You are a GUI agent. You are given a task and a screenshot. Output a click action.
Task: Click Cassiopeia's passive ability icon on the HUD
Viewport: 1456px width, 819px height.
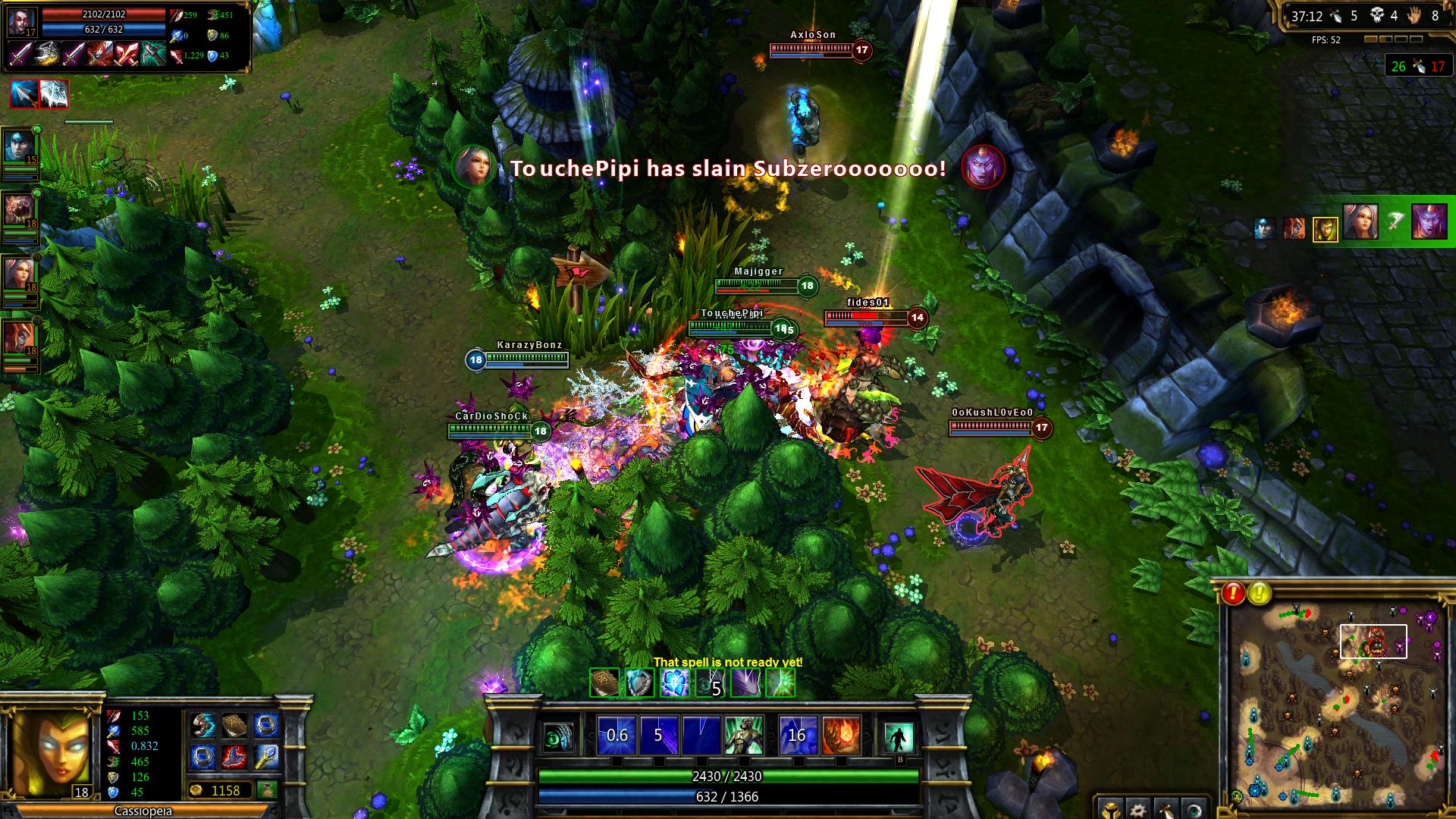point(557,738)
